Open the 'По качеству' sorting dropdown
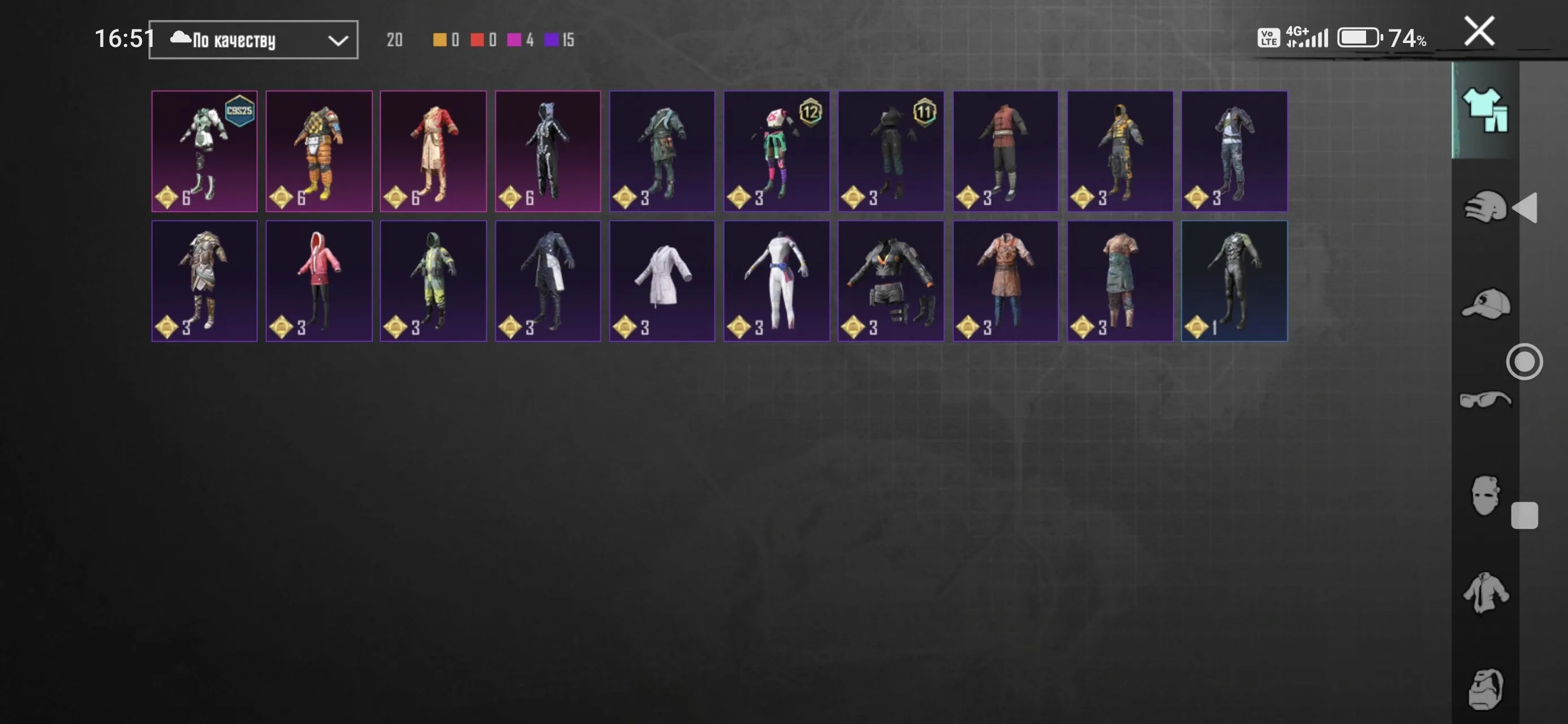The image size is (1568, 724). pos(253,39)
